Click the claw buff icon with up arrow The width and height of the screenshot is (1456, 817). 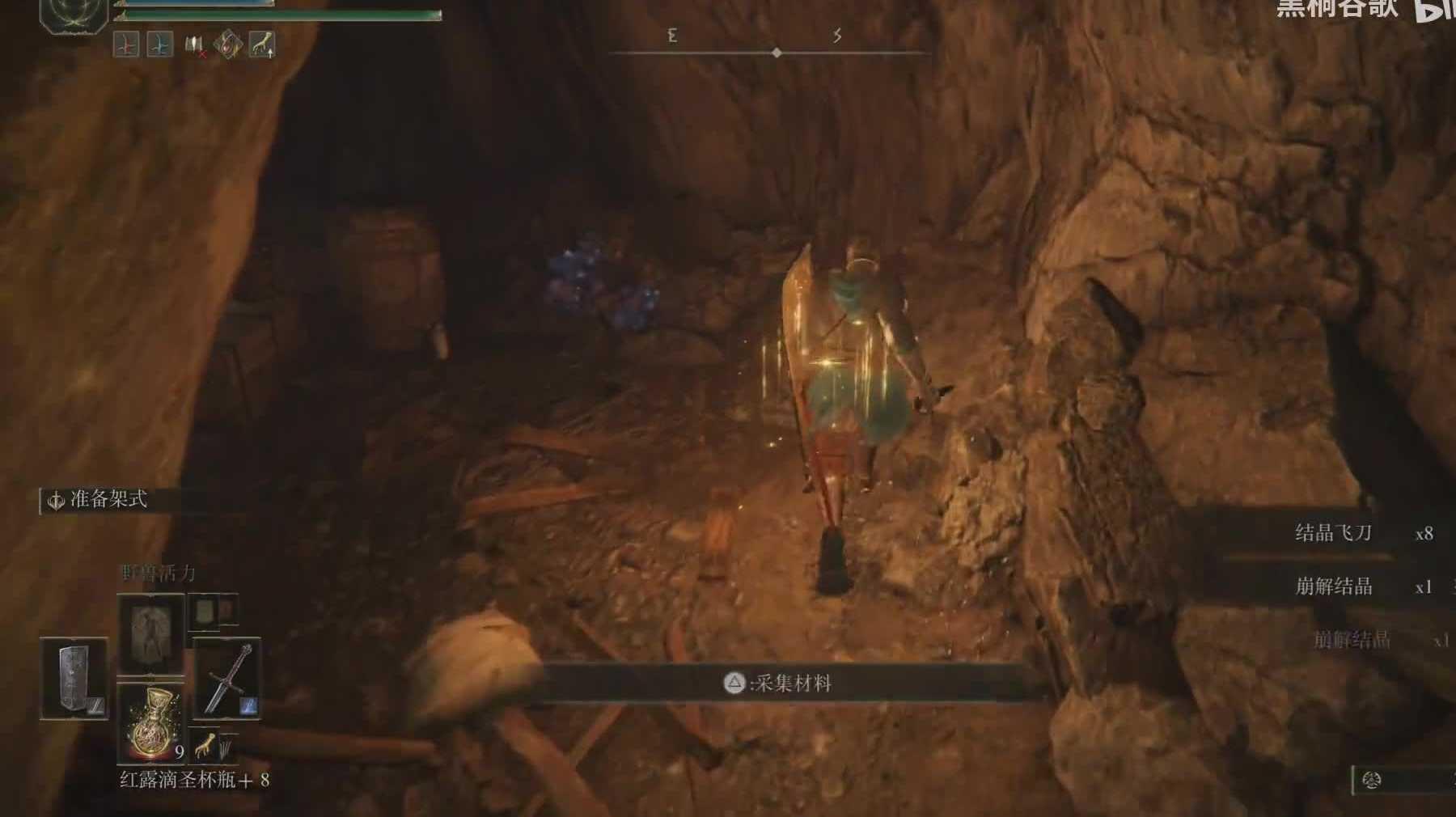point(261,44)
